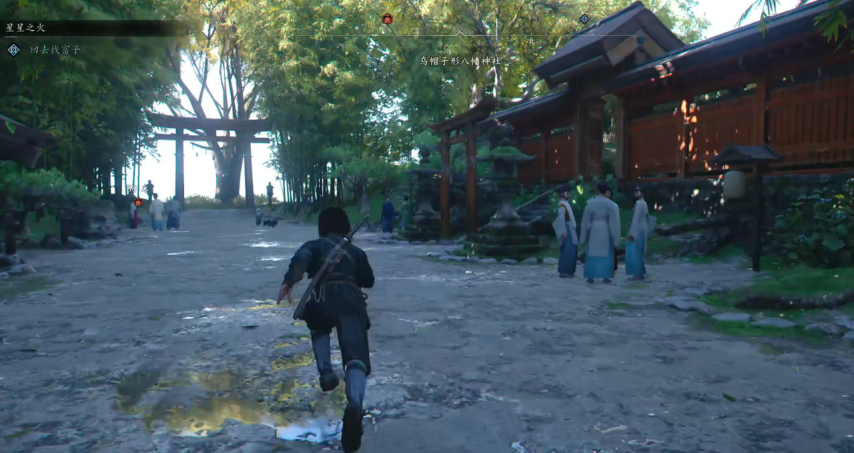Click the 乌帽子形八幡神社 location label

point(460,61)
